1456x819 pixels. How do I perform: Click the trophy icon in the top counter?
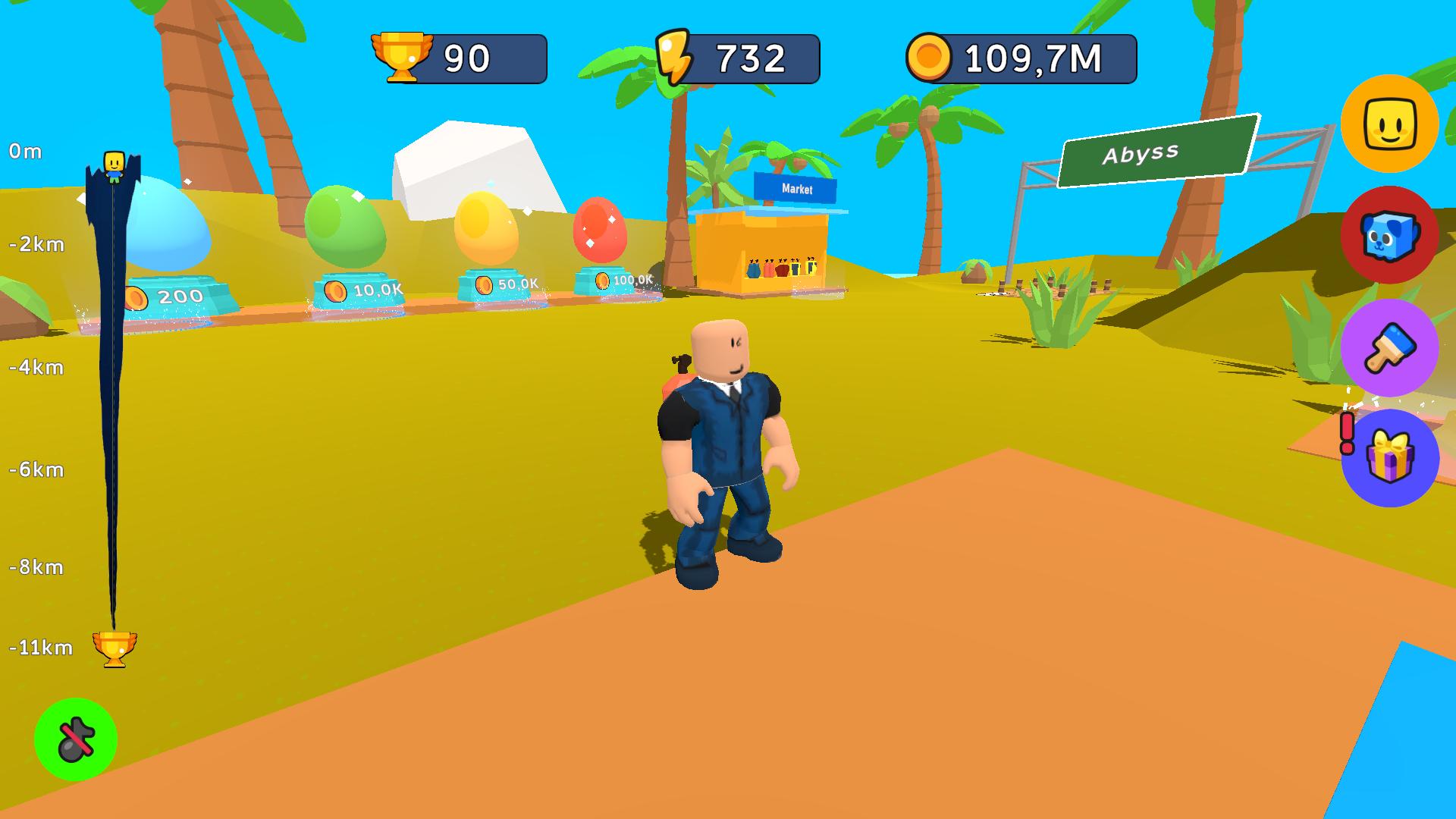(x=403, y=55)
